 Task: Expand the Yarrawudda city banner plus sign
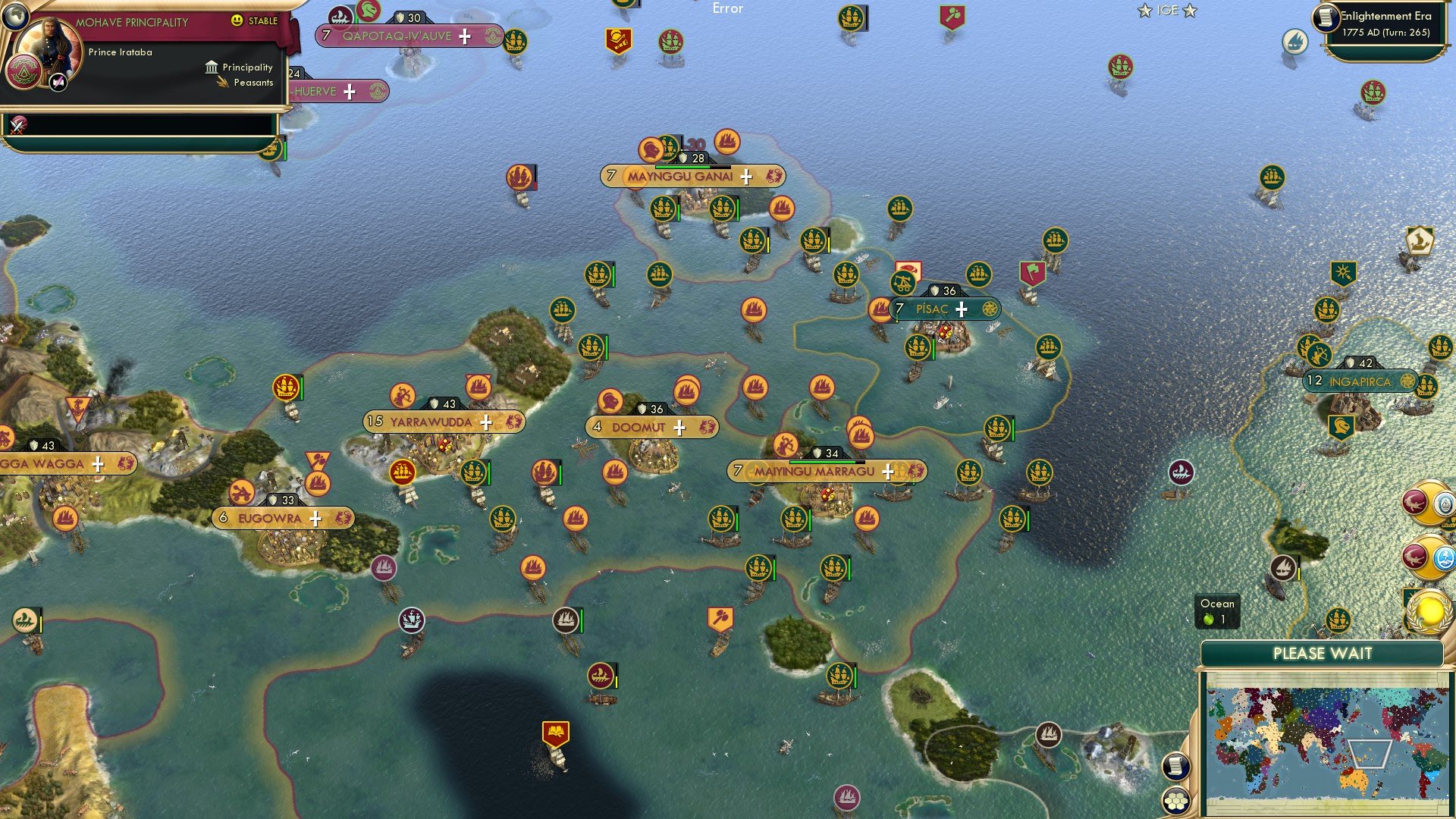[488, 422]
